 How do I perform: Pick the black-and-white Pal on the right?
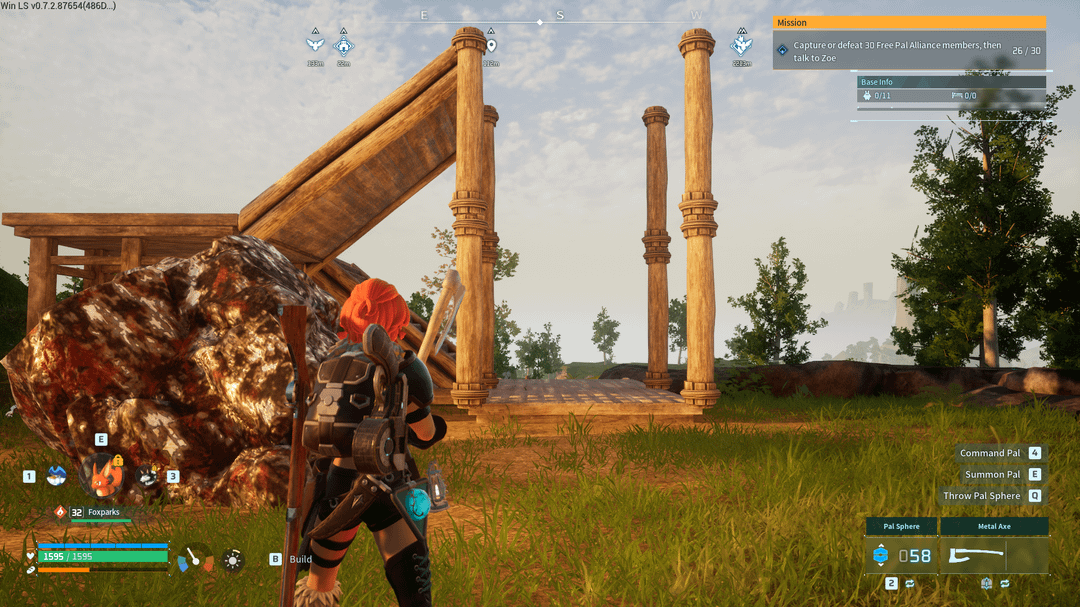(x=147, y=476)
